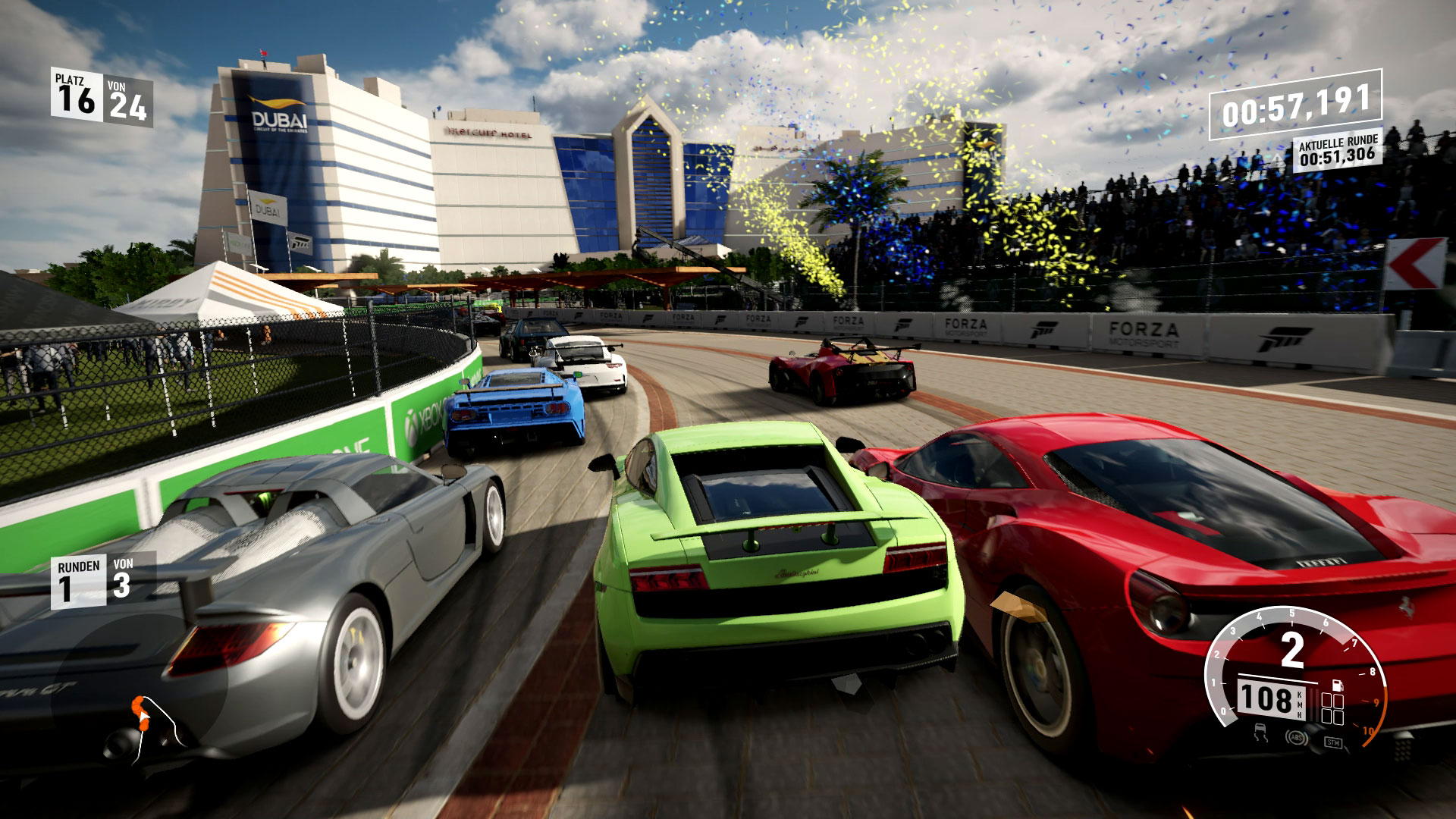The image size is (1456, 819).
Task: Click the fuel pump icon
Action: (x=1338, y=683)
